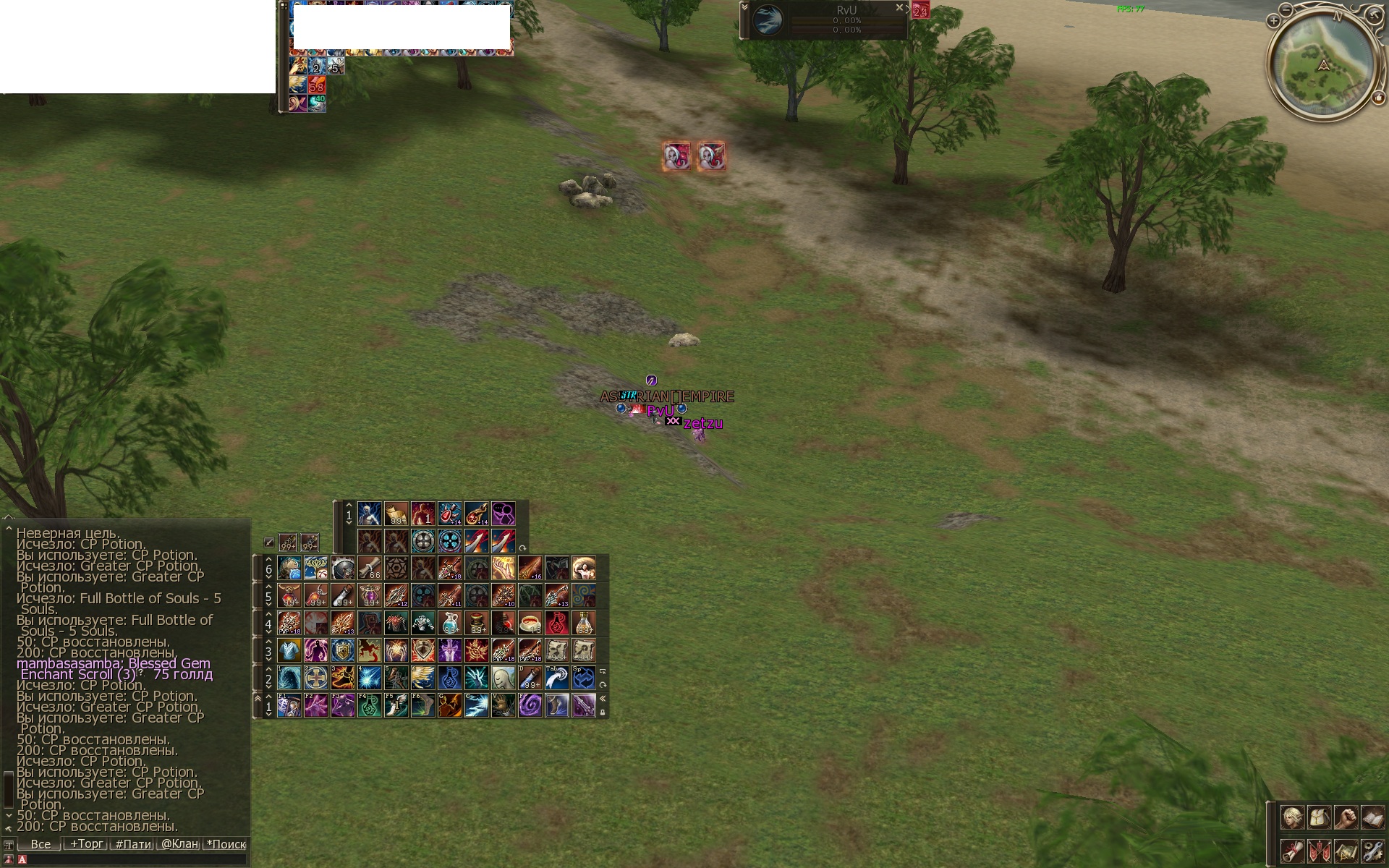Select the Все chat tab
Screen dimensions: 1389x868
[x=41, y=844]
